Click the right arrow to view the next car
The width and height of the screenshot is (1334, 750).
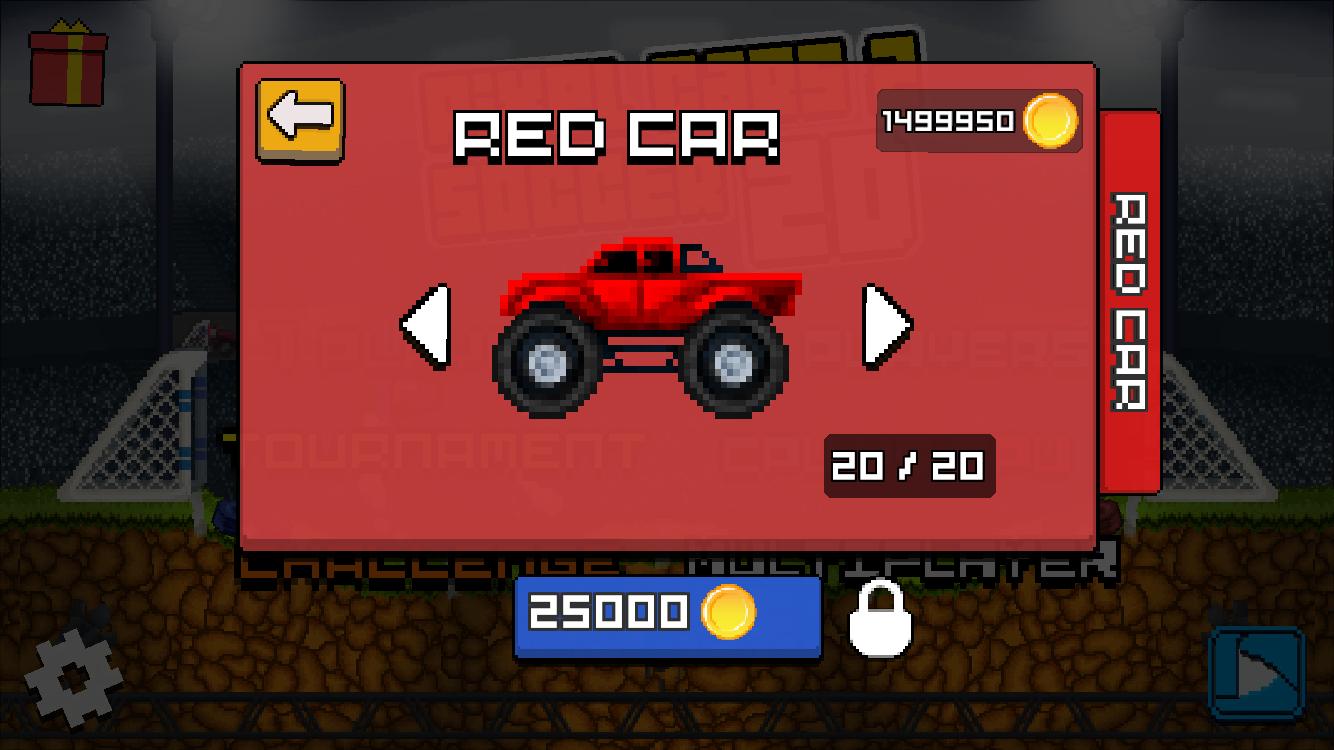tap(884, 324)
